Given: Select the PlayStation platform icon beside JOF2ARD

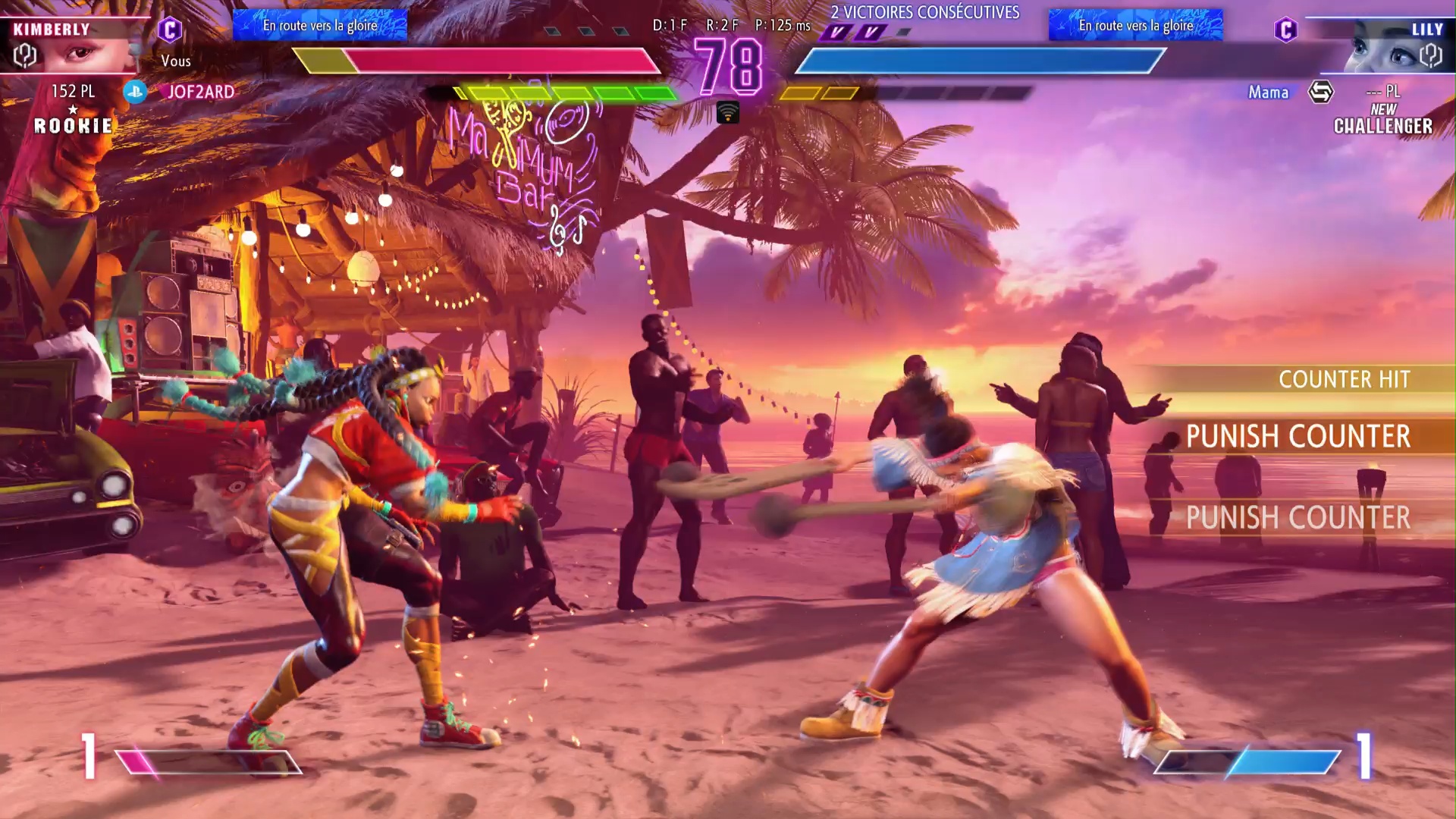Looking at the screenshot, I should [x=135, y=92].
